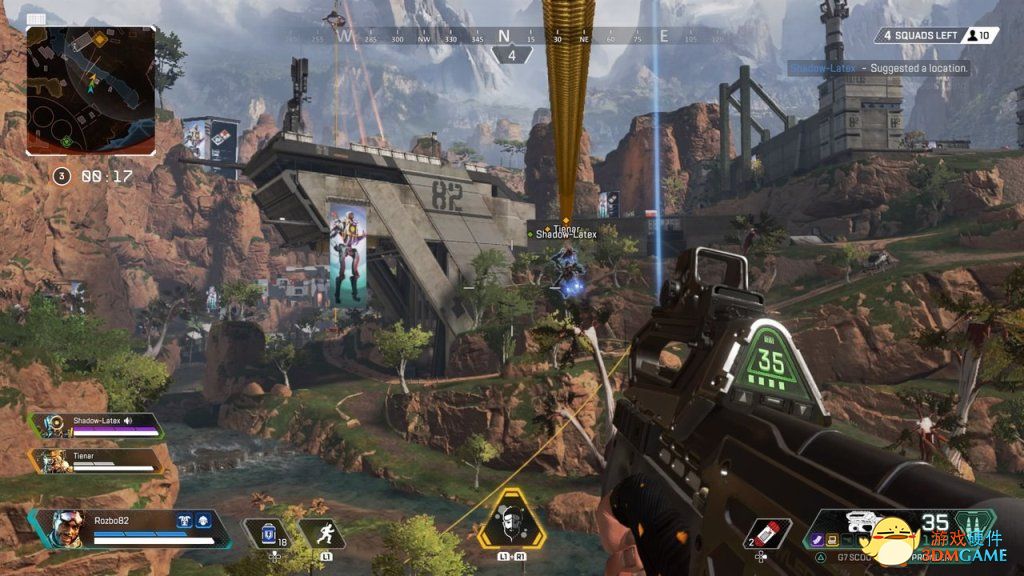The image size is (1024, 576).
Task: Activate the running-figure tactical ability
Action: [322, 533]
